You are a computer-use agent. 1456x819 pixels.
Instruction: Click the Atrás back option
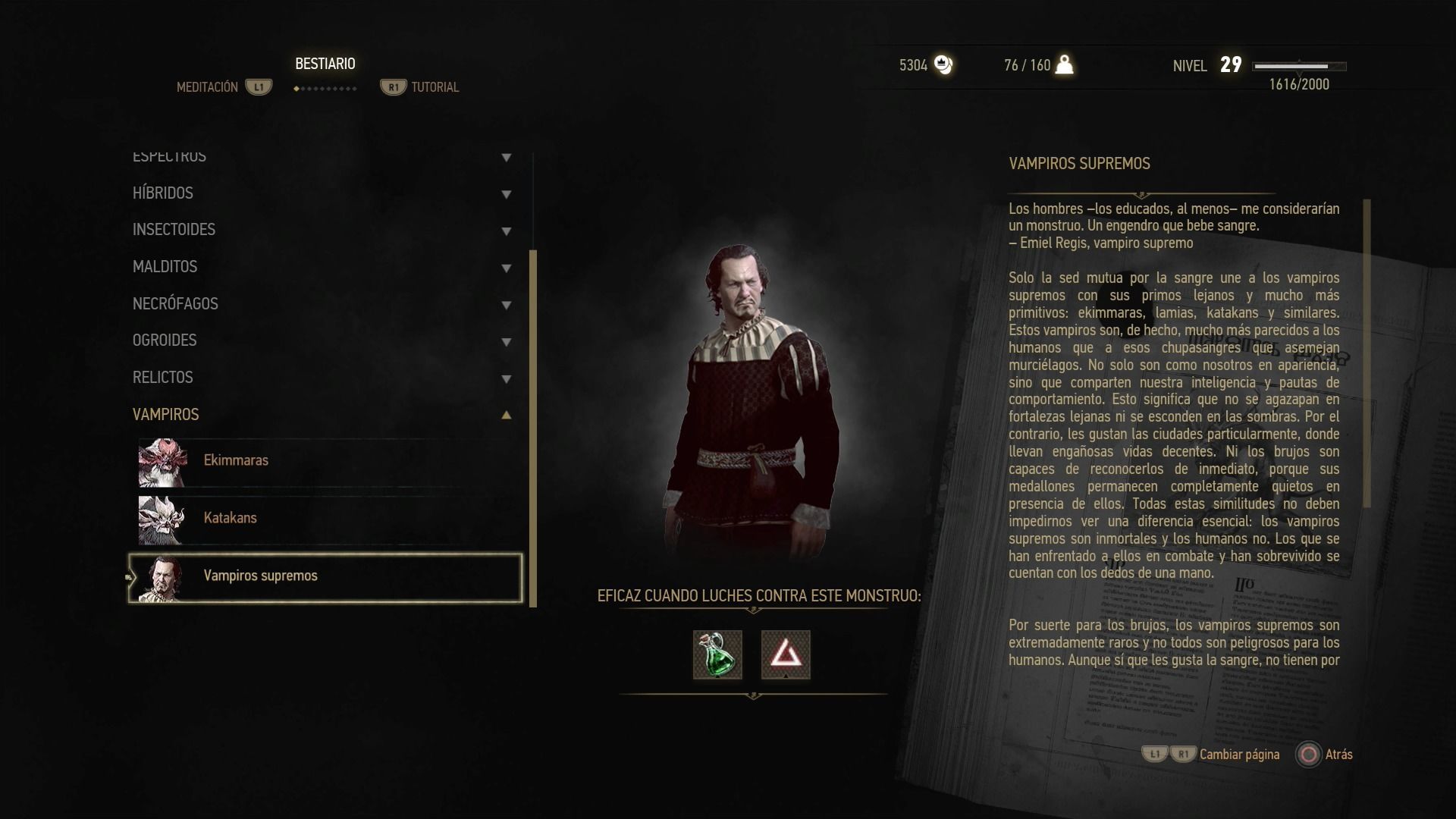(1338, 755)
